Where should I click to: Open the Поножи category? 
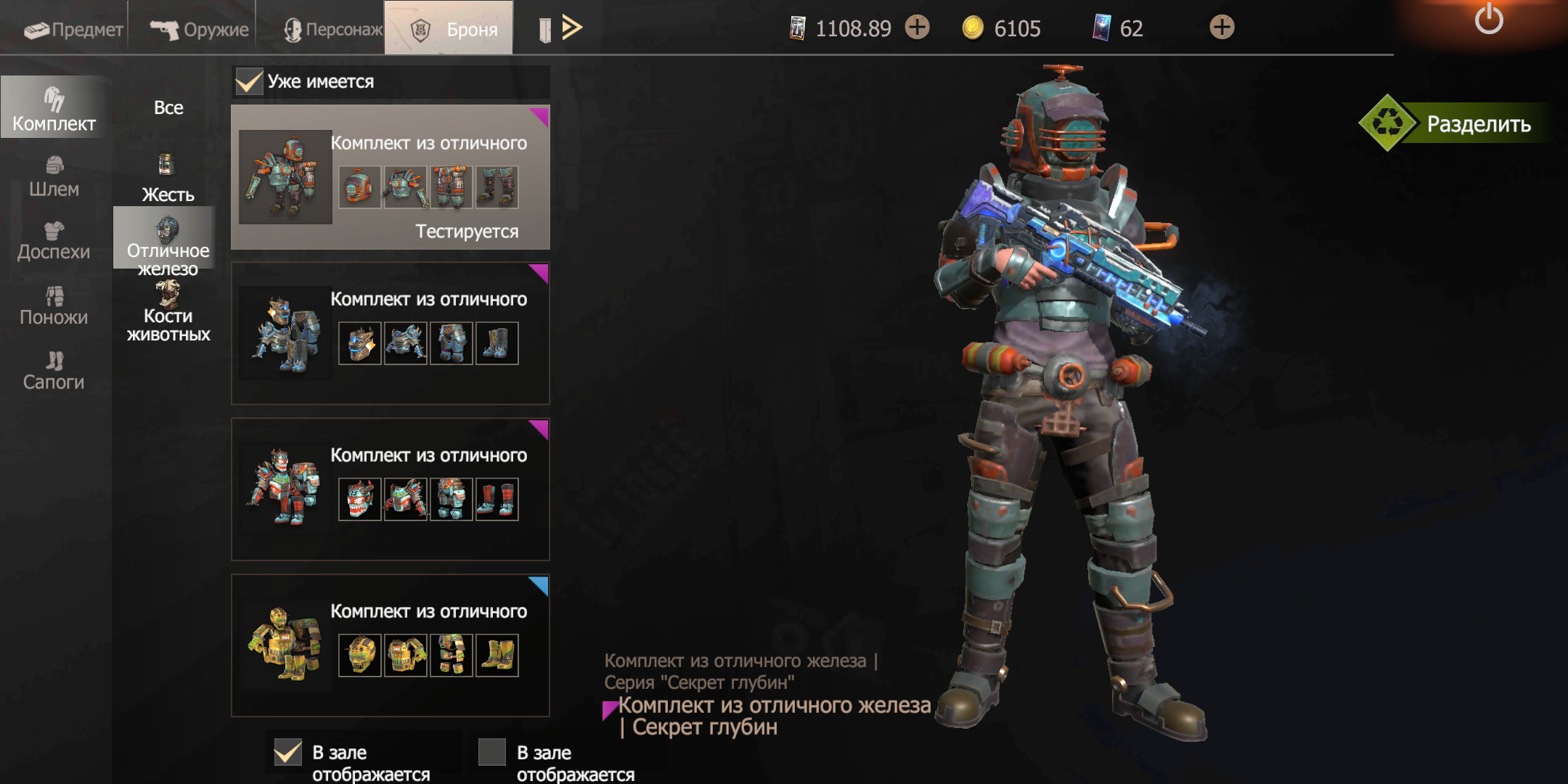click(x=54, y=306)
